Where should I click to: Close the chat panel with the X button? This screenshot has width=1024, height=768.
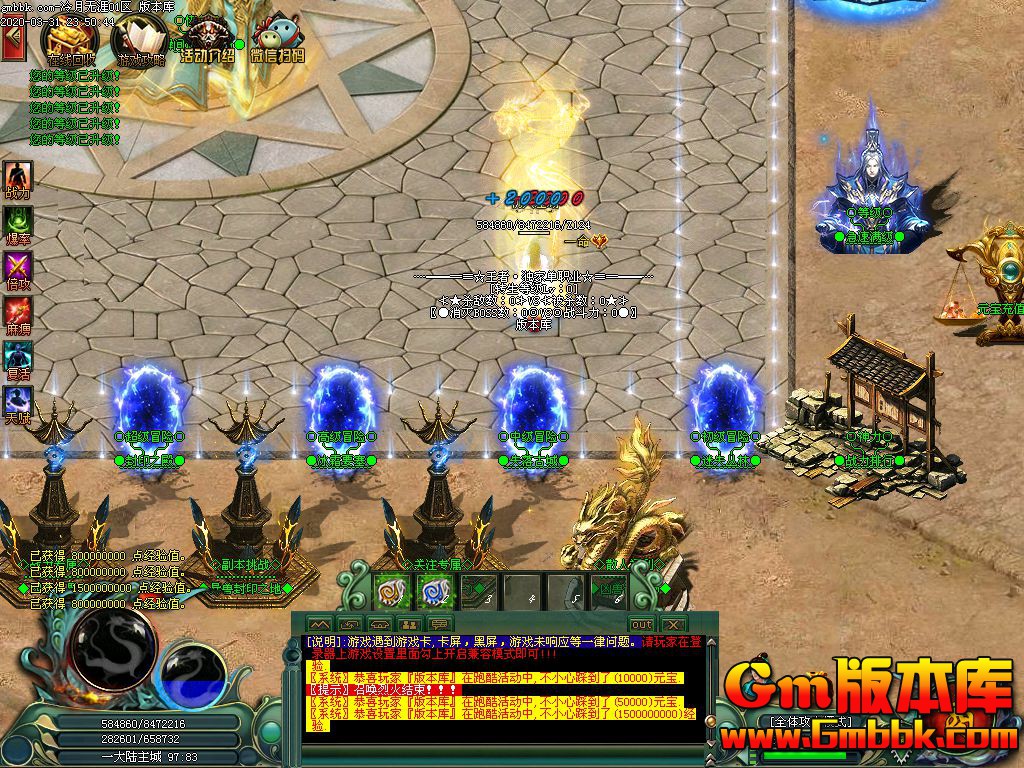[x=675, y=624]
